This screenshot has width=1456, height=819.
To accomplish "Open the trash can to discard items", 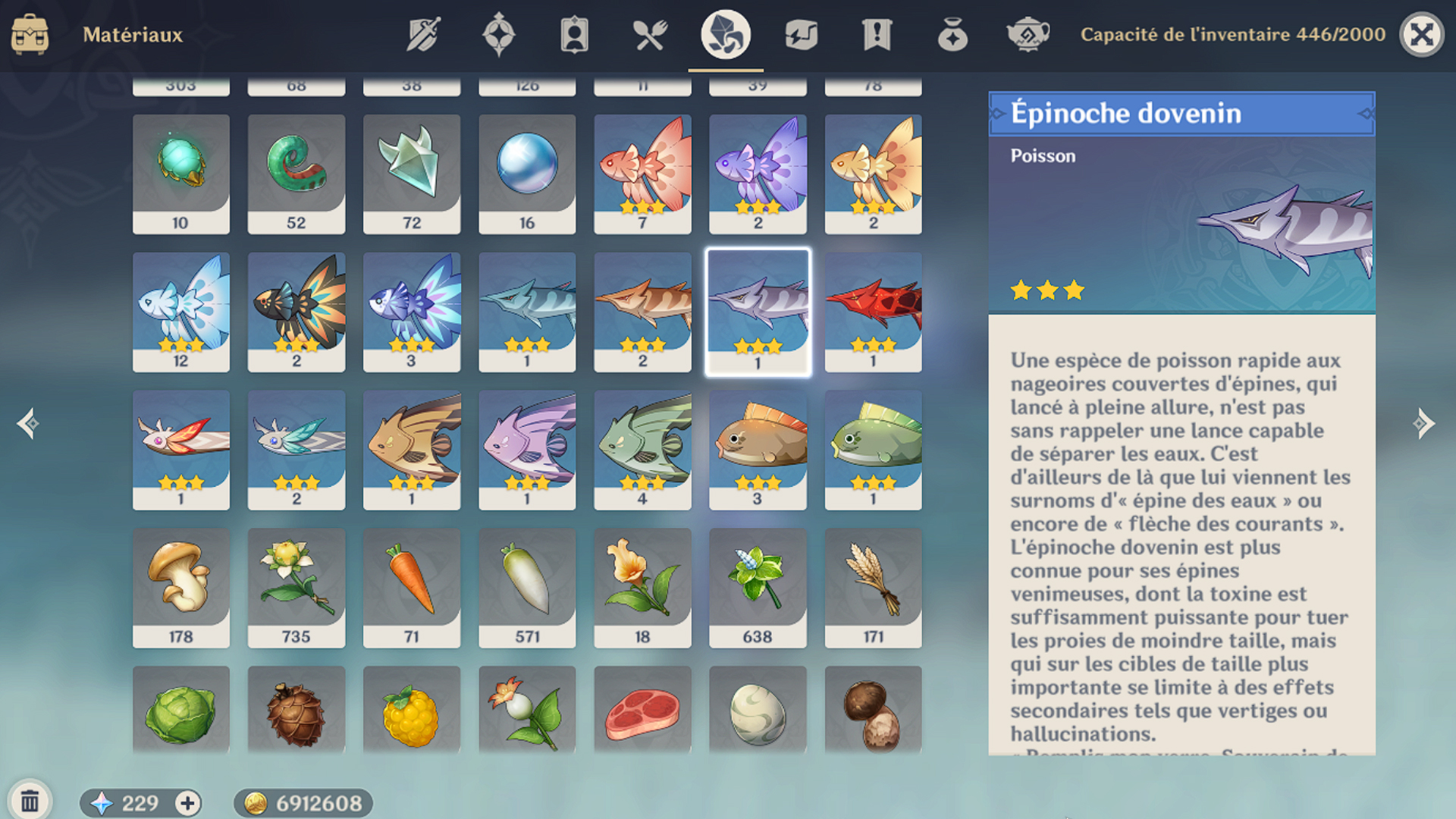I will [x=30, y=800].
